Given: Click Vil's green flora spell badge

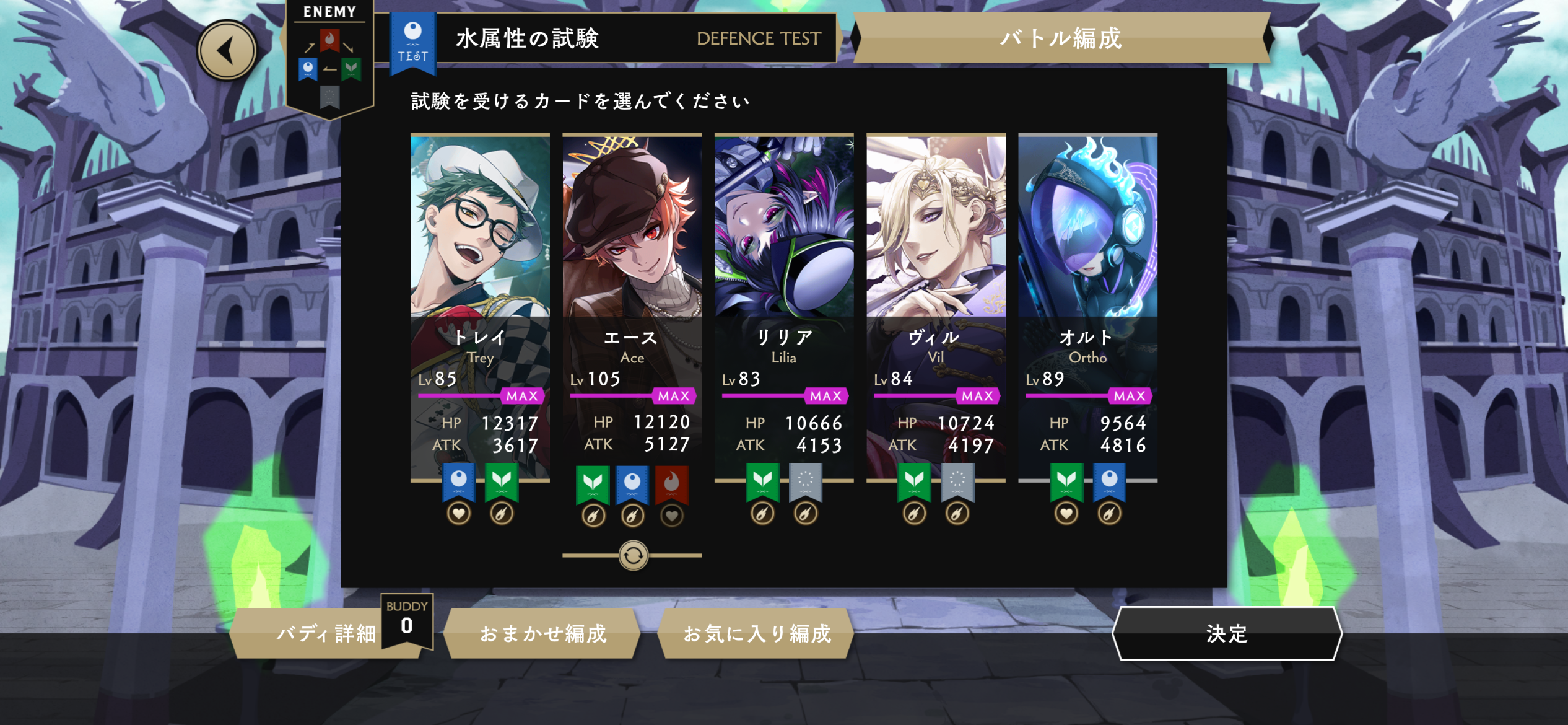Looking at the screenshot, I should click(914, 481).
